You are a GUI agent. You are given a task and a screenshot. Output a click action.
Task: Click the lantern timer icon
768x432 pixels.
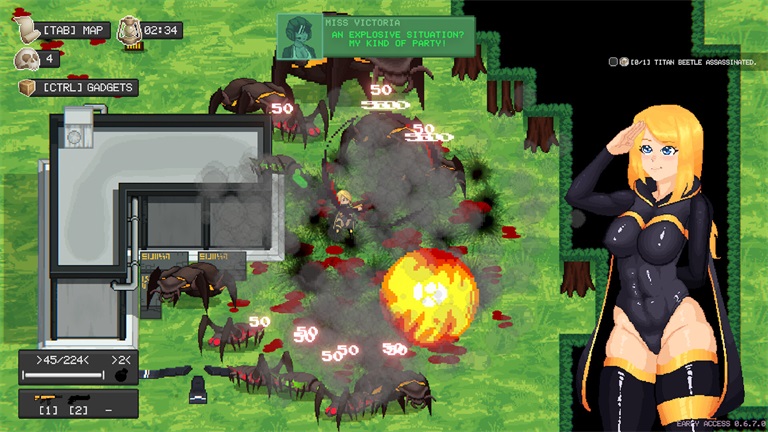pyautogui.click(x=129, y=30)
